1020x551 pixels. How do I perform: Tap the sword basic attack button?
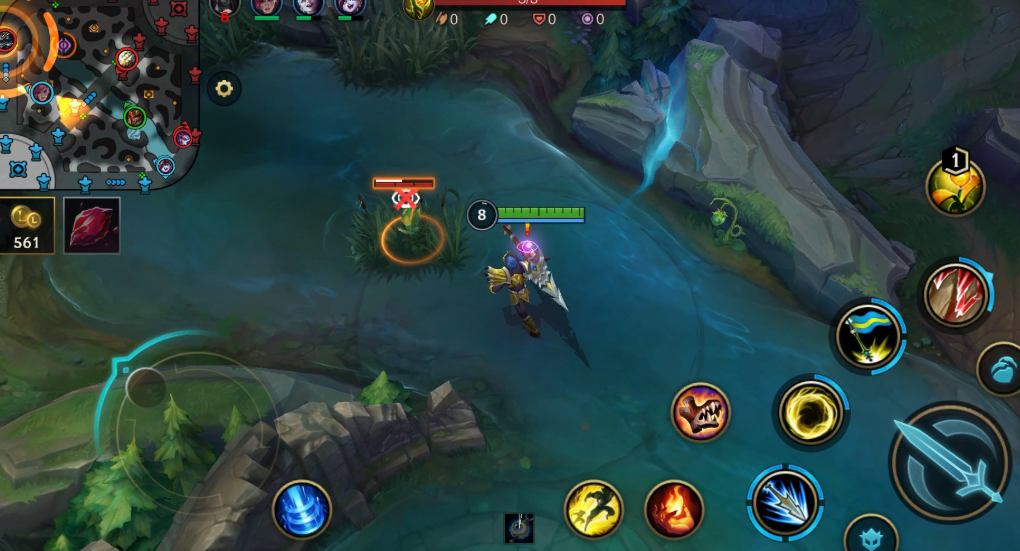pos(948,461)
